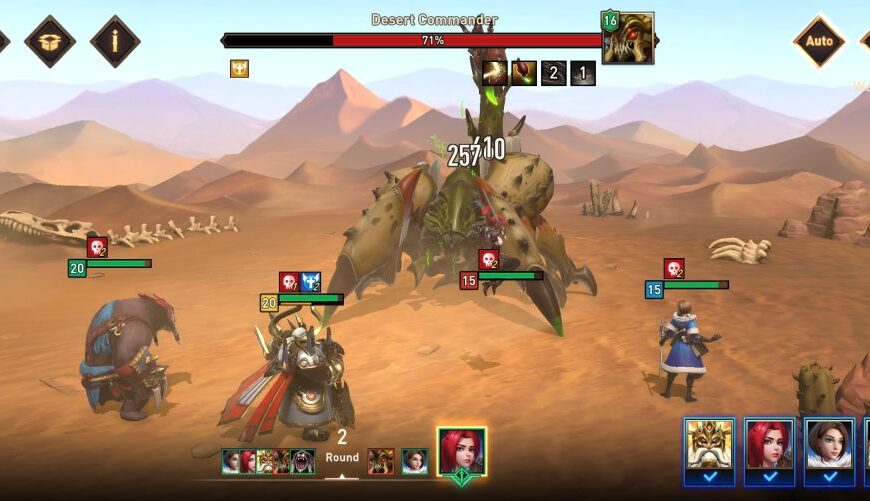The image size is (870, 501).
Task: Select the claw slash boss skill icon
Action: pos(495,73)
